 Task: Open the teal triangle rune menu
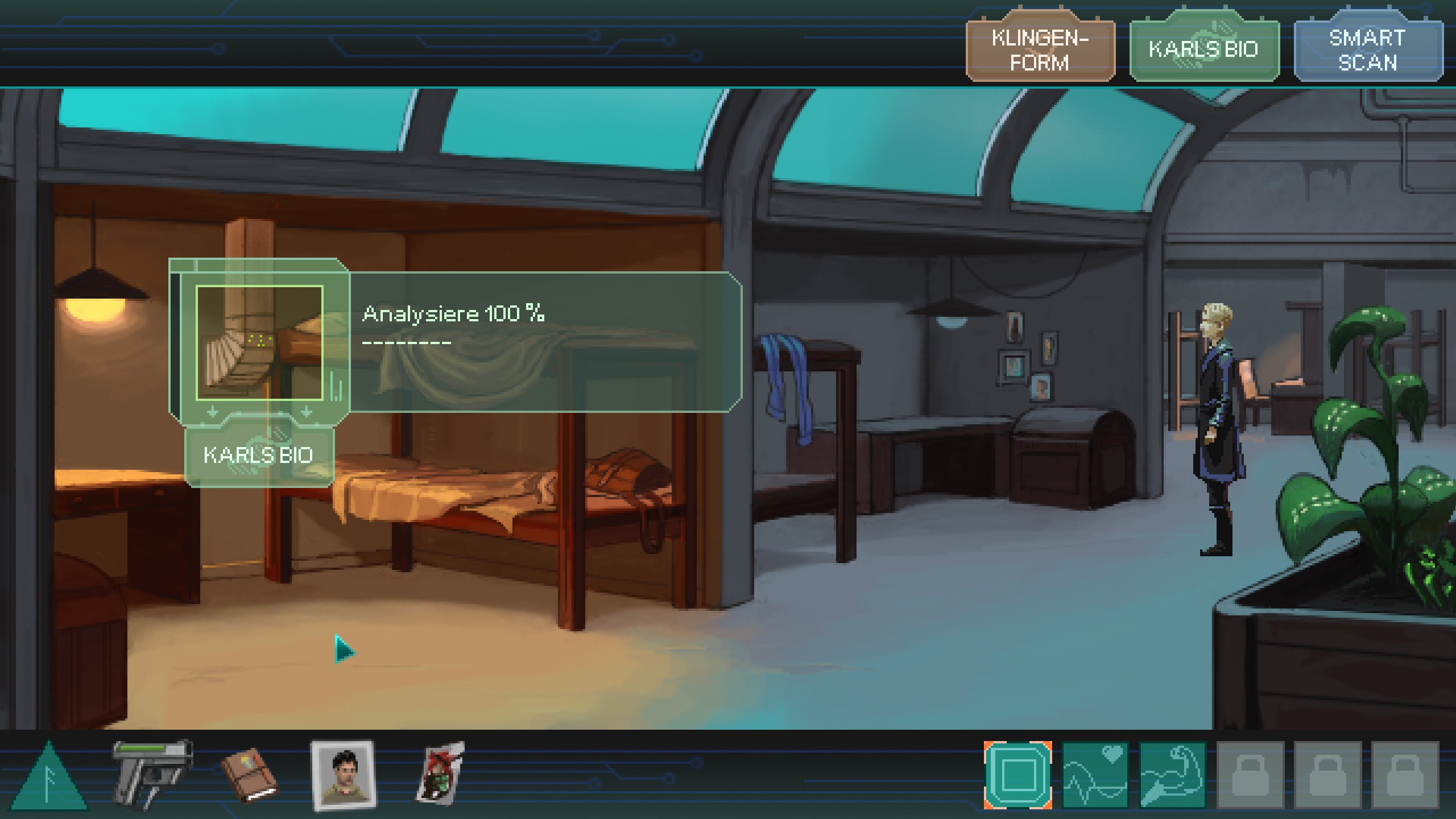point(50,777)
